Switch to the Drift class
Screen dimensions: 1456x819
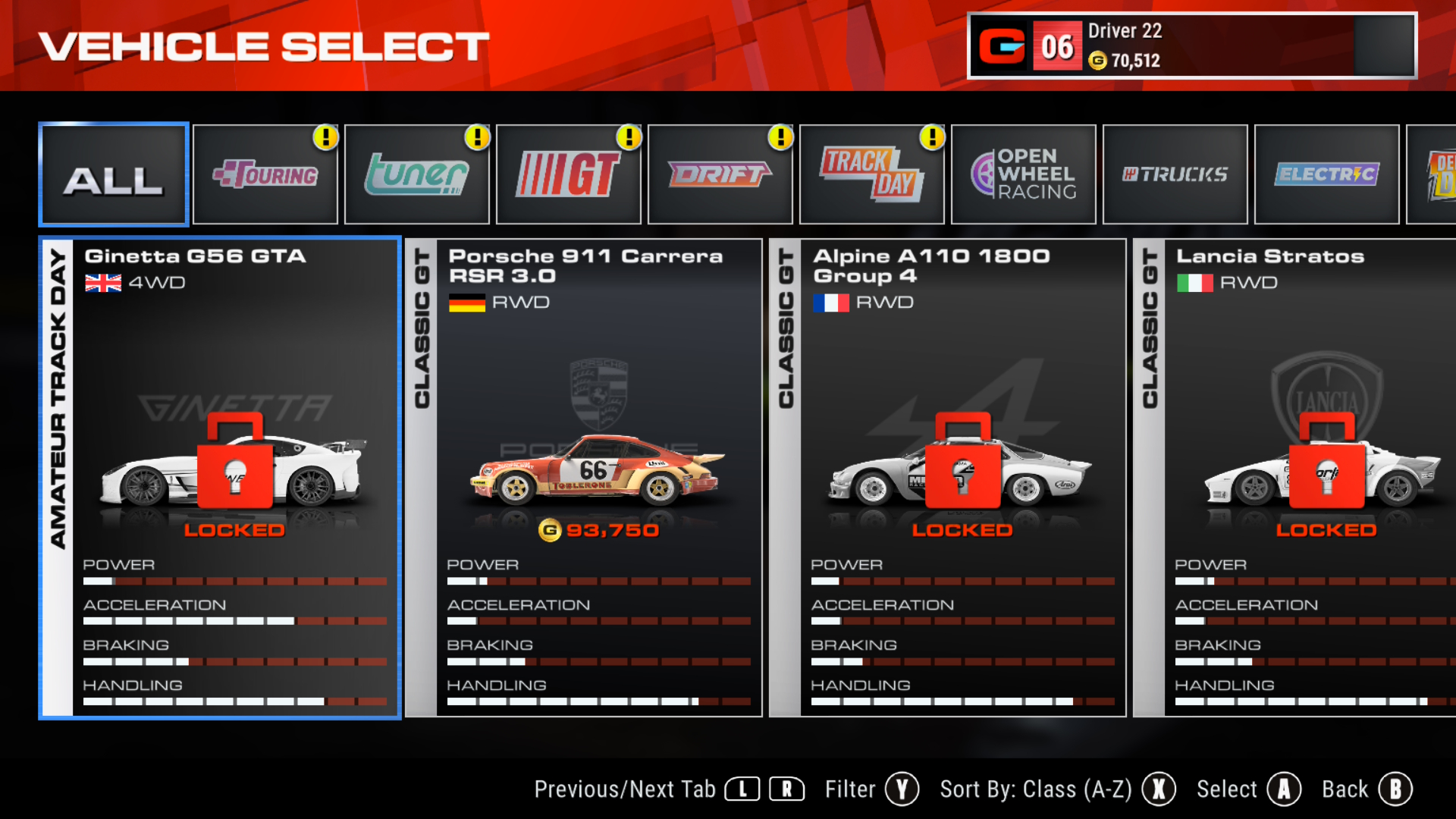(x=720, y=174)
